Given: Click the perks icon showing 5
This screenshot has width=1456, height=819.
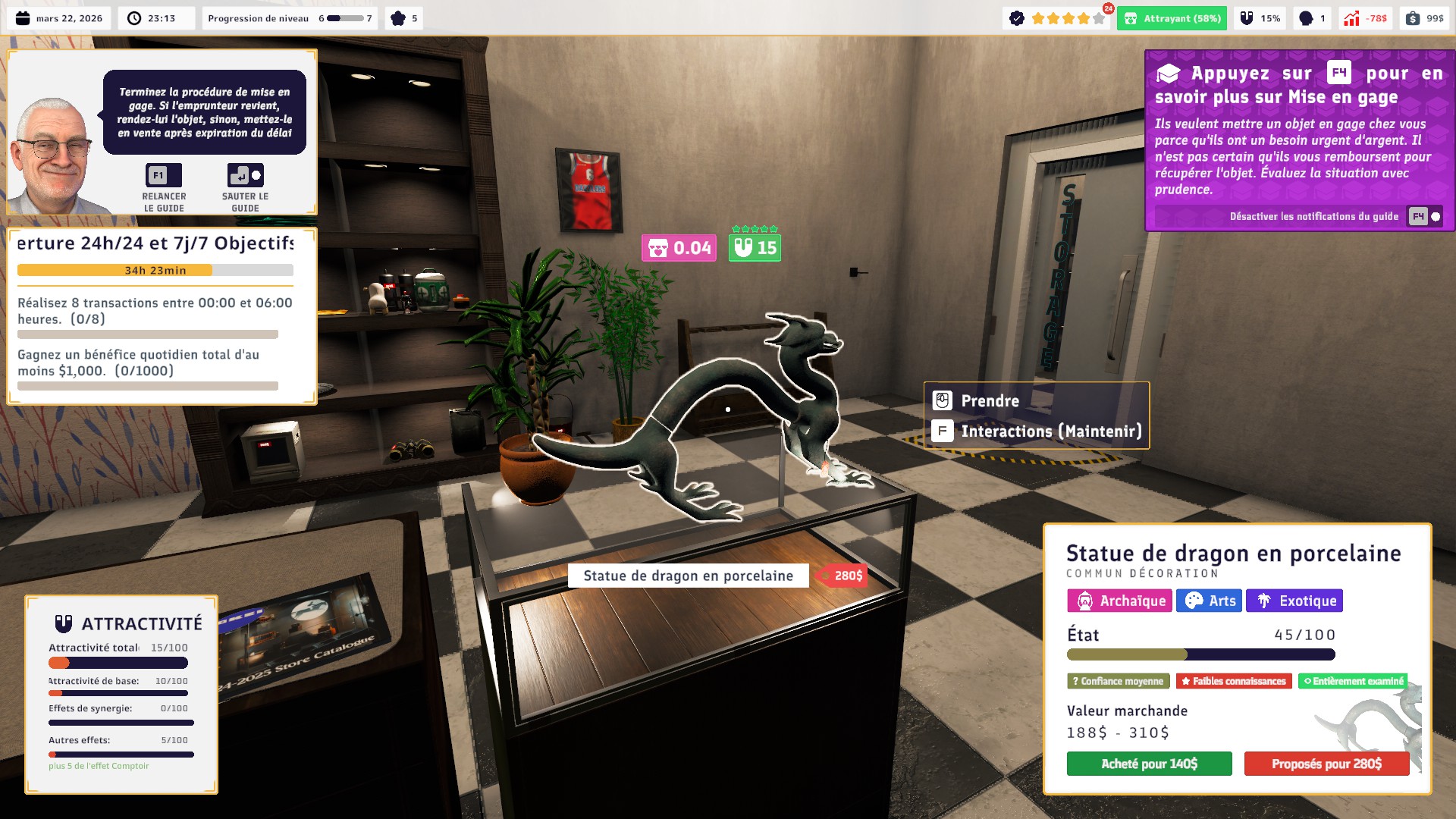Looking at the screenshot, I should click(x=403, y=17).
